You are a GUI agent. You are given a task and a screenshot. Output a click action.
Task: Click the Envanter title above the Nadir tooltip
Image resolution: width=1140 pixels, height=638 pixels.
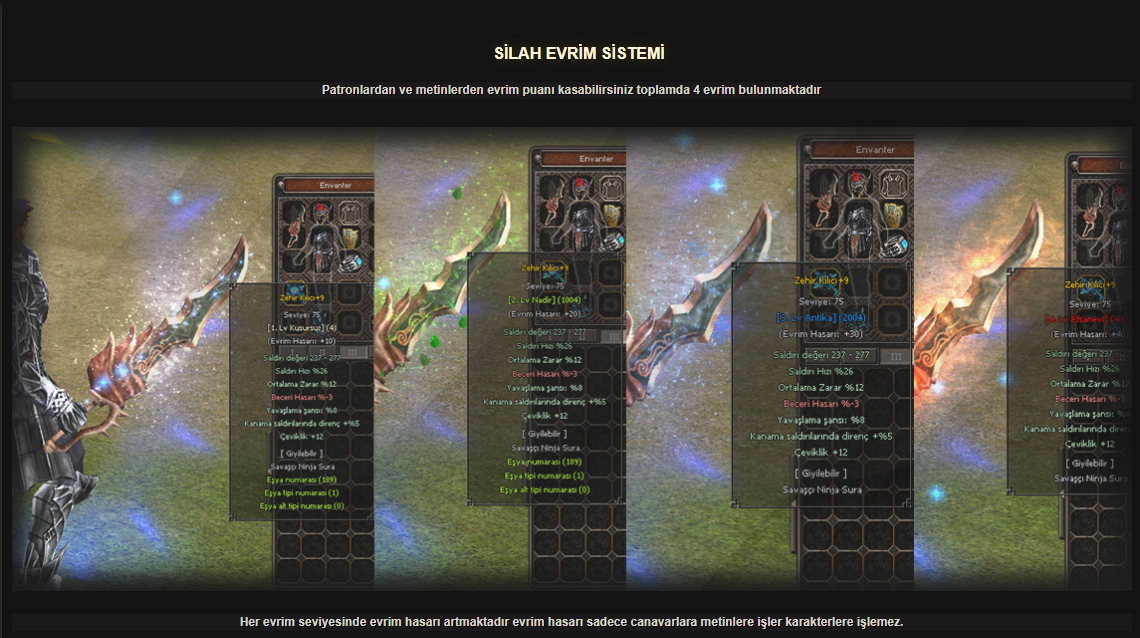click(x=596, y=159)
